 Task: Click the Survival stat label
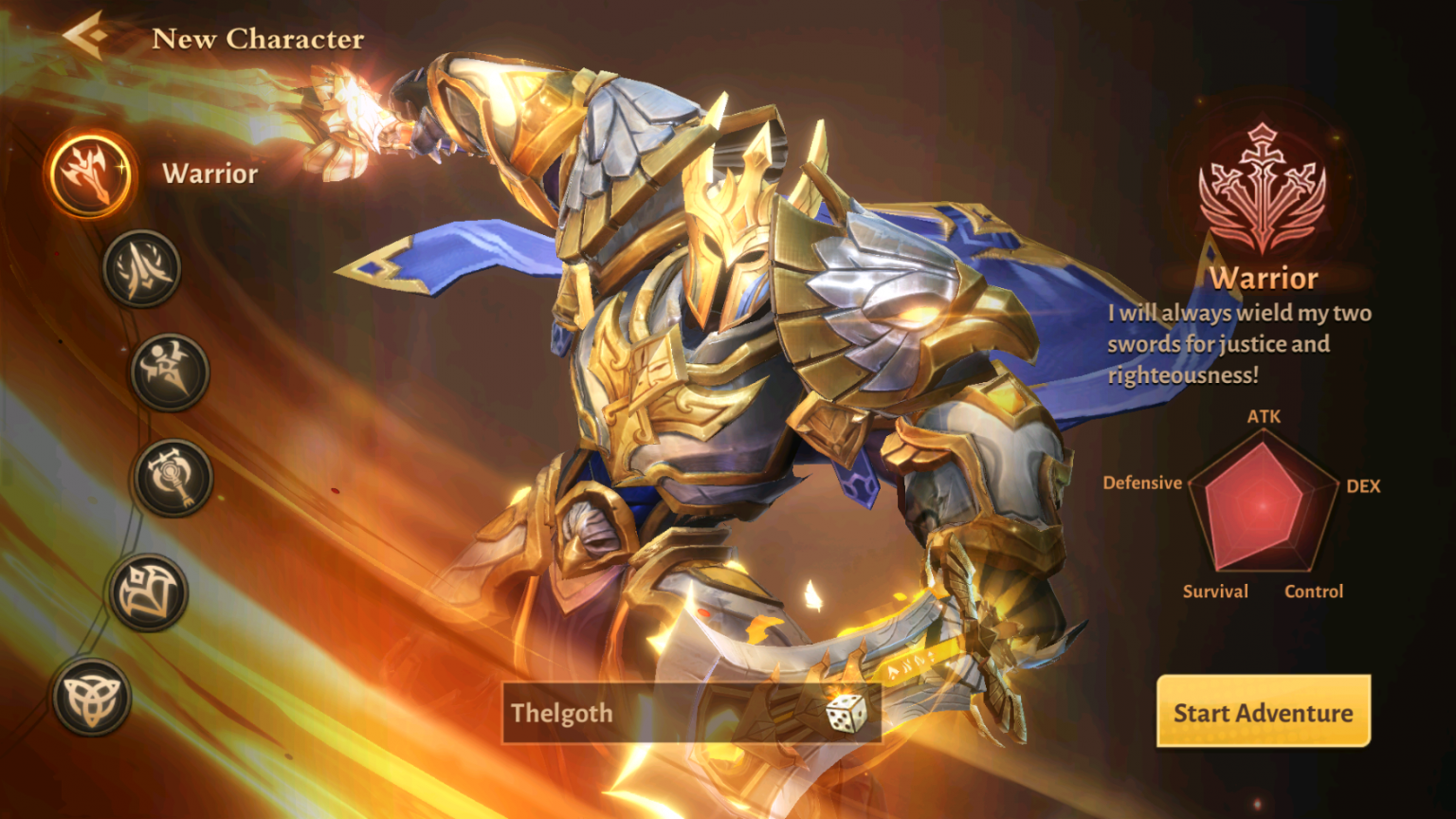pos(1214,591)
